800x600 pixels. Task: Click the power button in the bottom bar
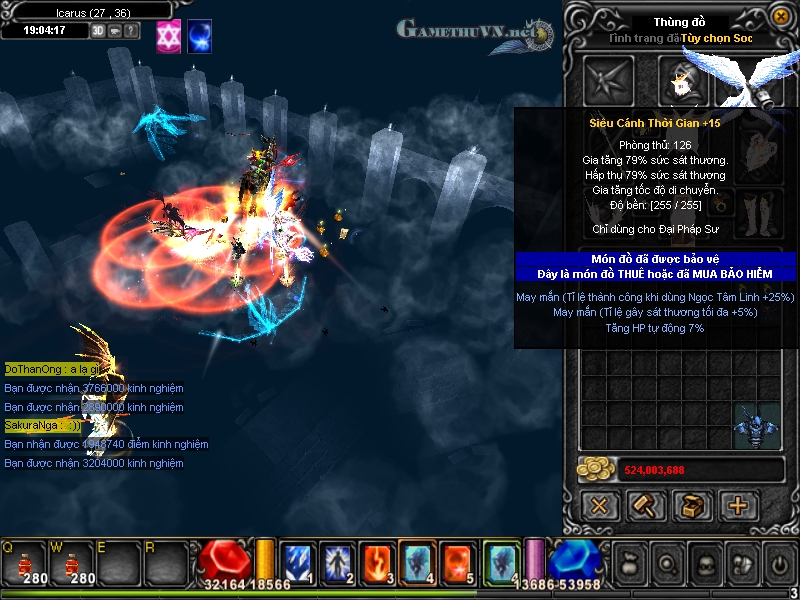(779, 565)
